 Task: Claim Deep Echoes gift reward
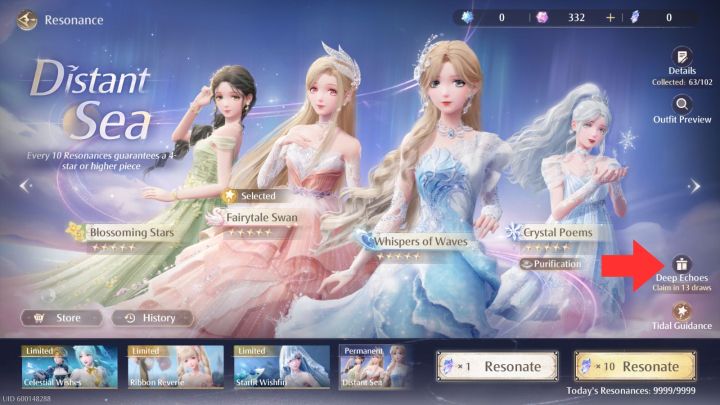point(682,264)
